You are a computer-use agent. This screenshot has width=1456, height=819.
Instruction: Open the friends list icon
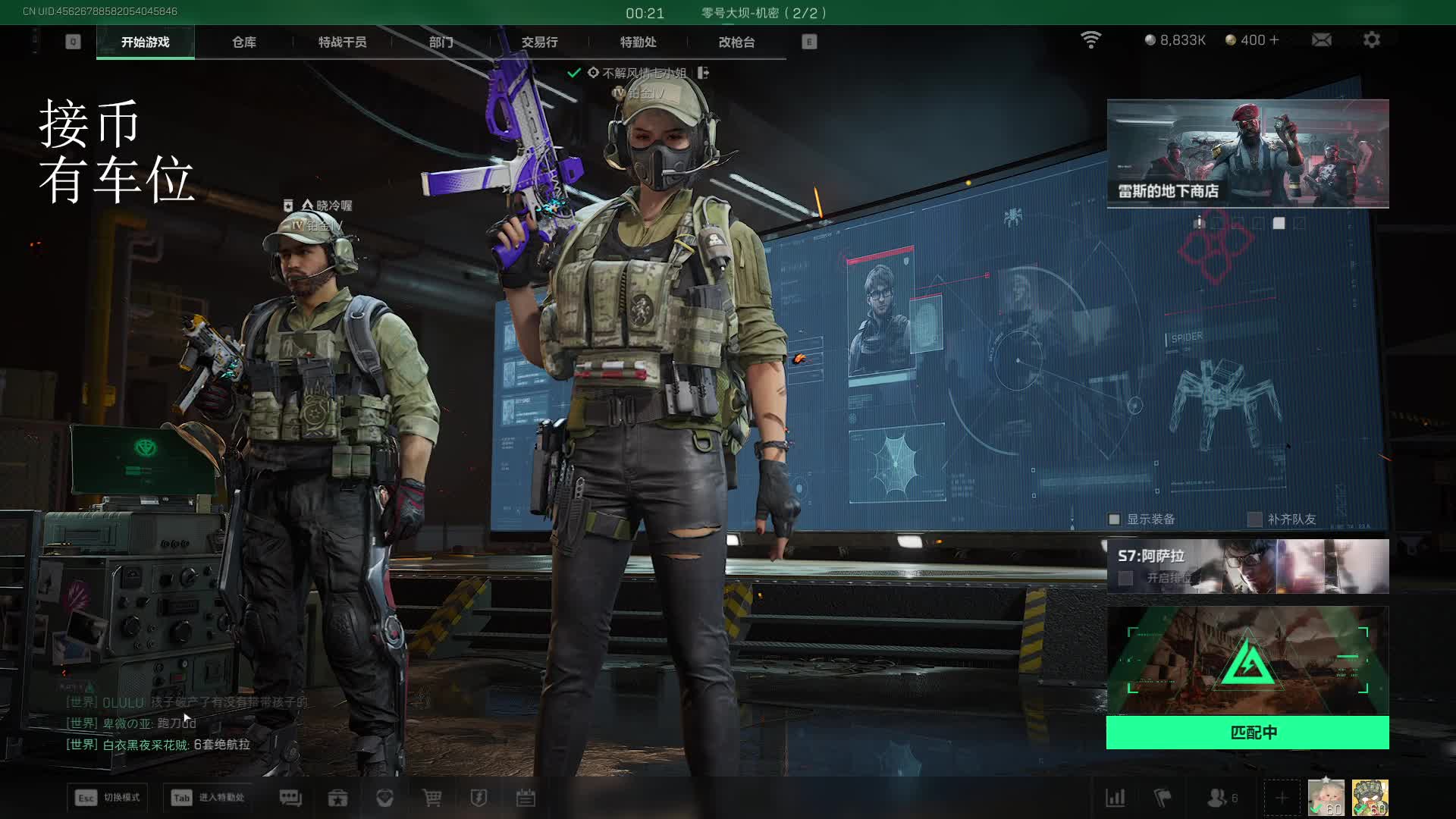(1218, 798)
